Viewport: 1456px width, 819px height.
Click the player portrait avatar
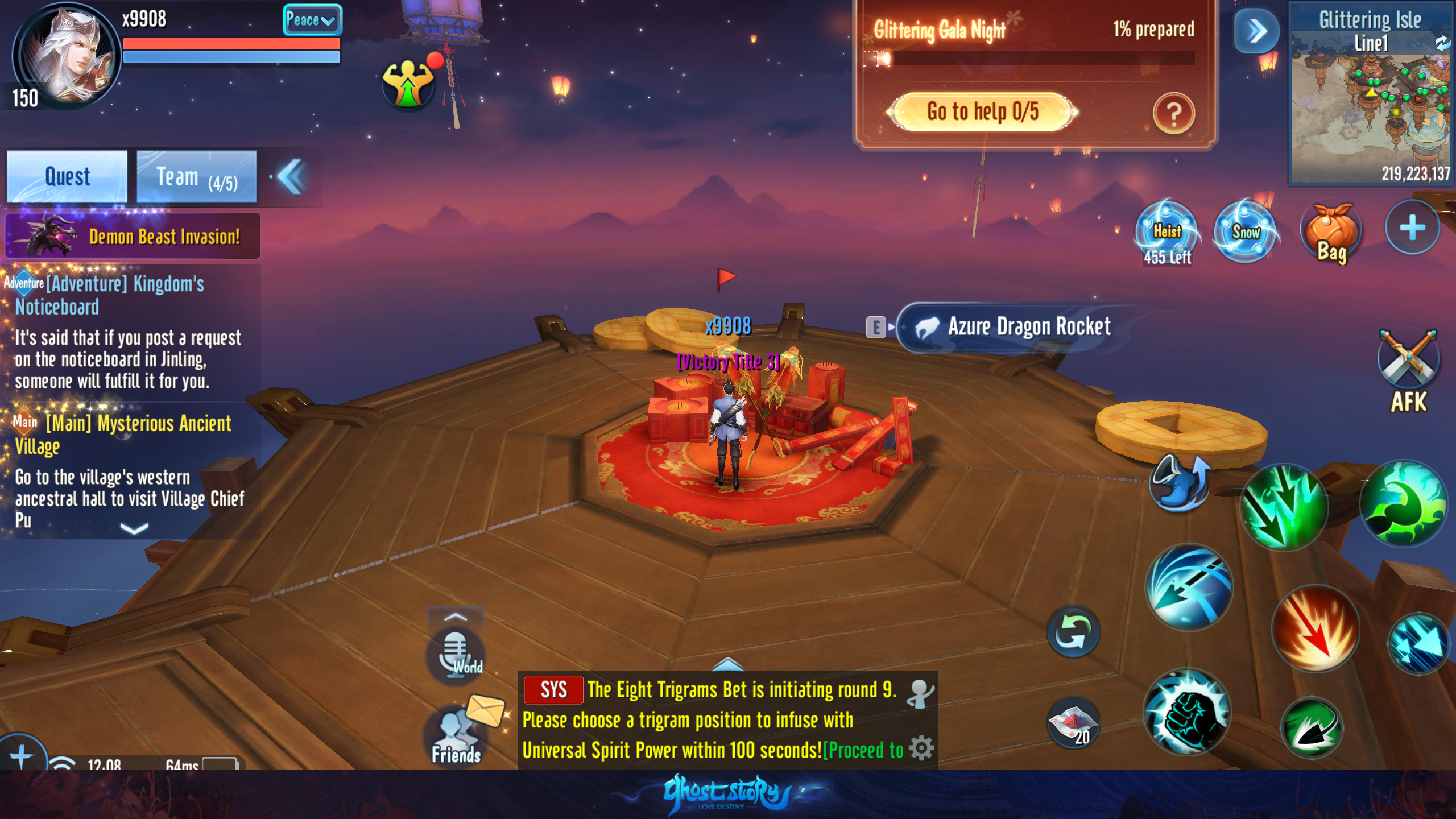click(67, 57)
